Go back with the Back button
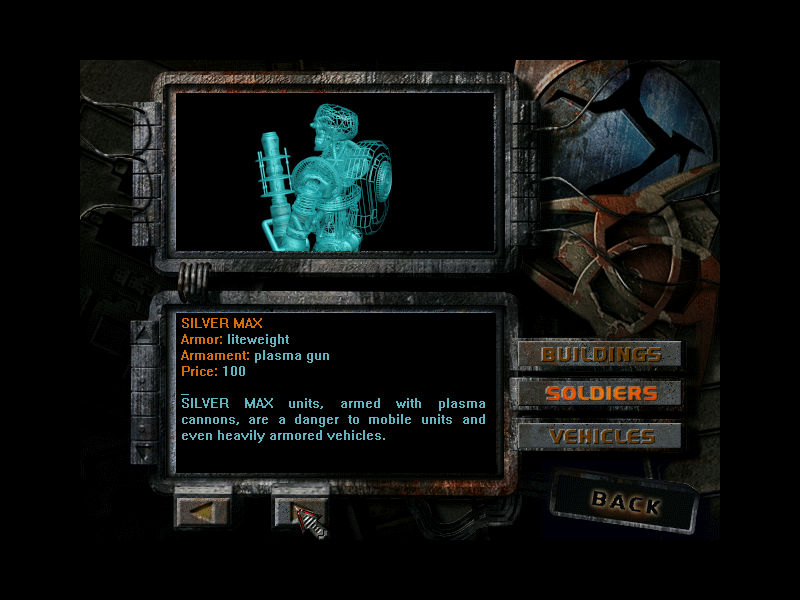The height and width of the screenshot is (600, 800). click(x=625, y=501)
